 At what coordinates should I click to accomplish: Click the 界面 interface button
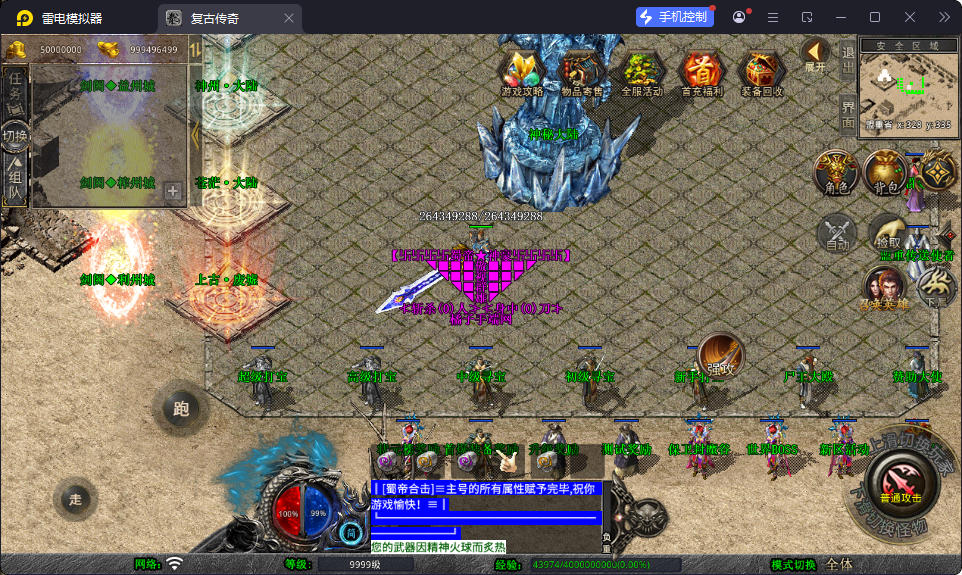(x=848, y=115)
